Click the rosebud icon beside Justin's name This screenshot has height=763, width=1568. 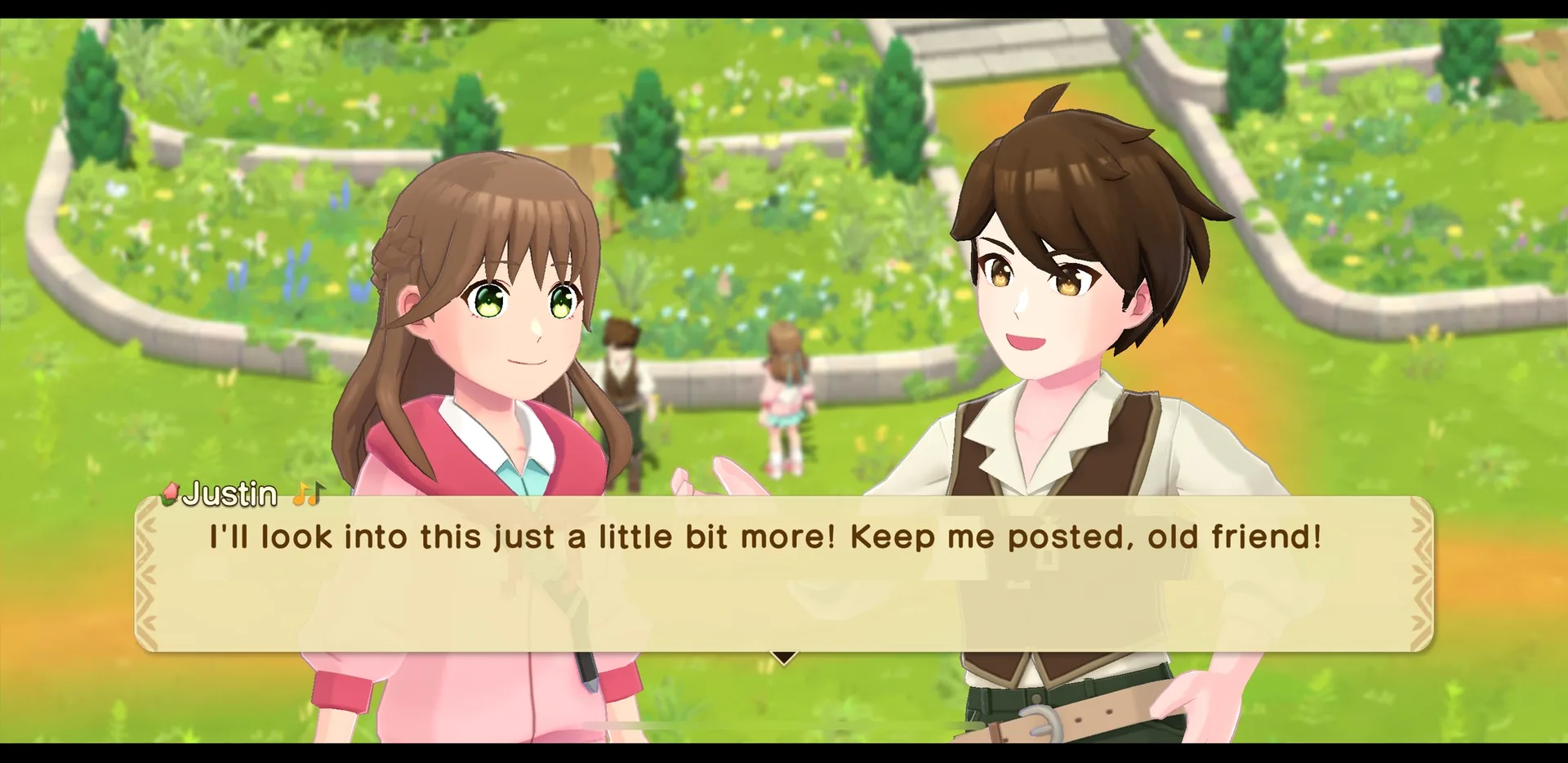[169, 493]
